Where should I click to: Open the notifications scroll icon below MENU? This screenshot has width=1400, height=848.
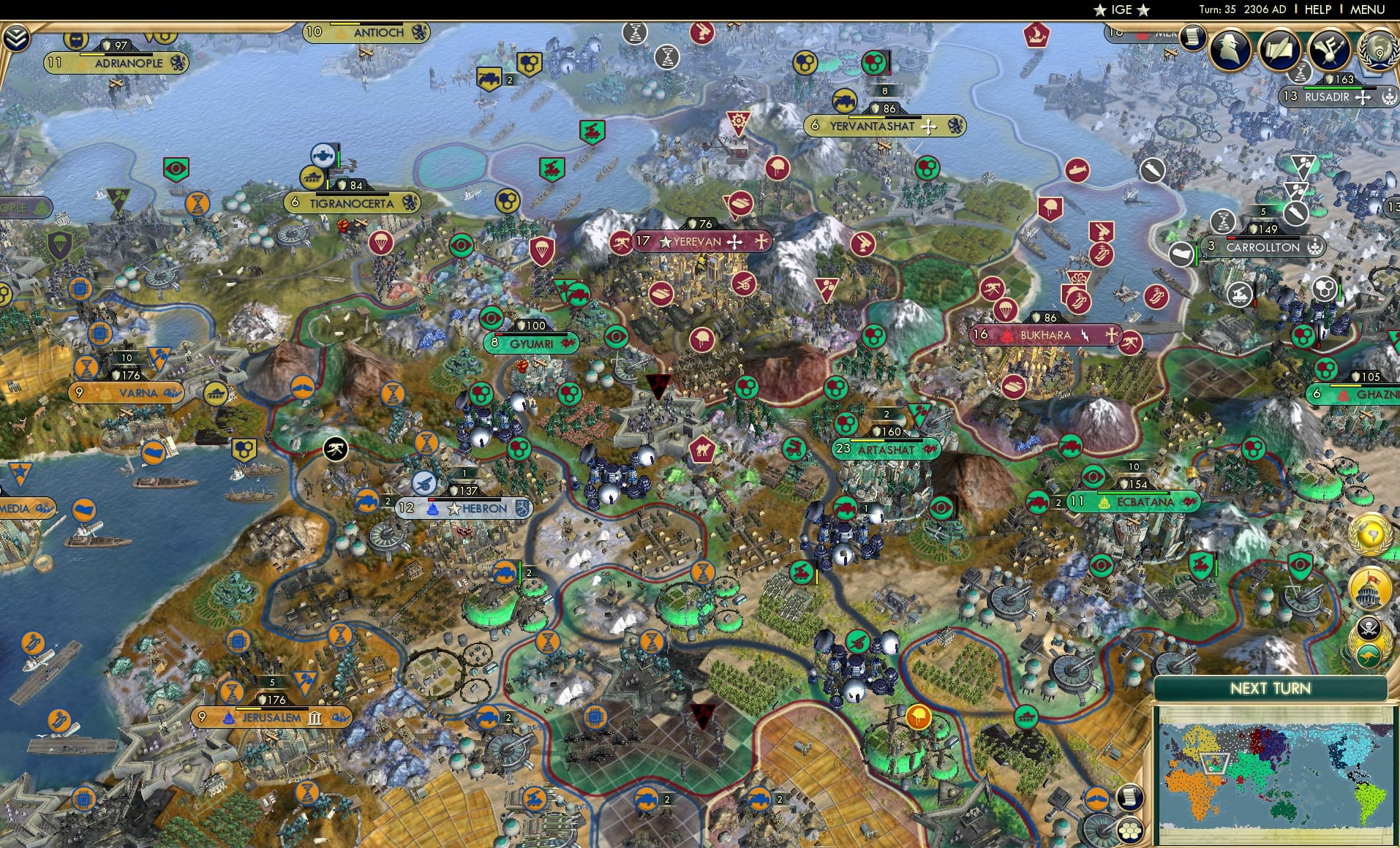pos(1193,37)
